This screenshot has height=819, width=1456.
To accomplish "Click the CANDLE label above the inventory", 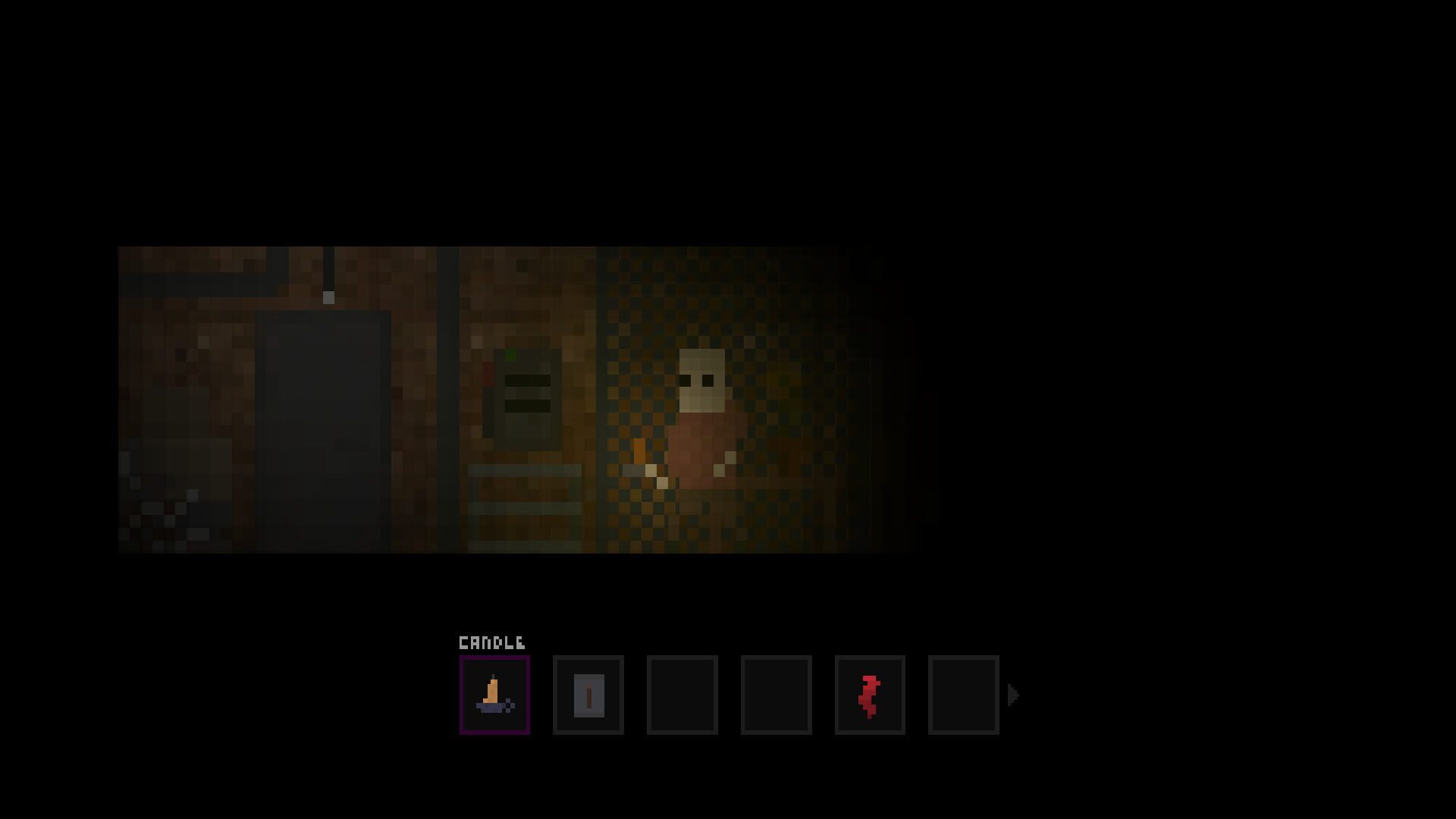I will tap(491, 642).
